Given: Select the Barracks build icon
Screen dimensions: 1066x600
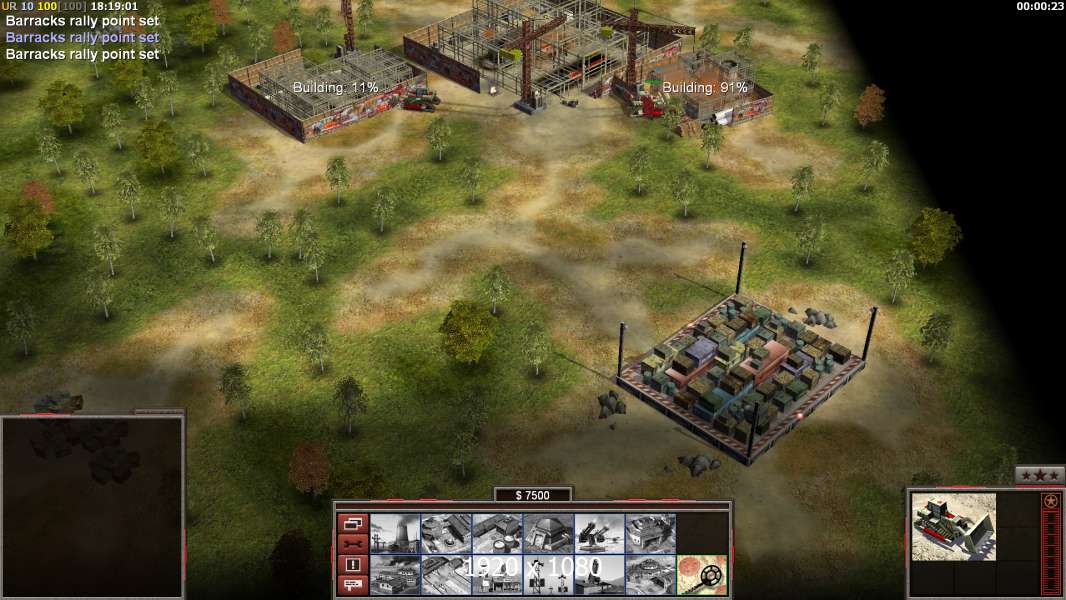Looking at the screenshot, I should 446,533.
